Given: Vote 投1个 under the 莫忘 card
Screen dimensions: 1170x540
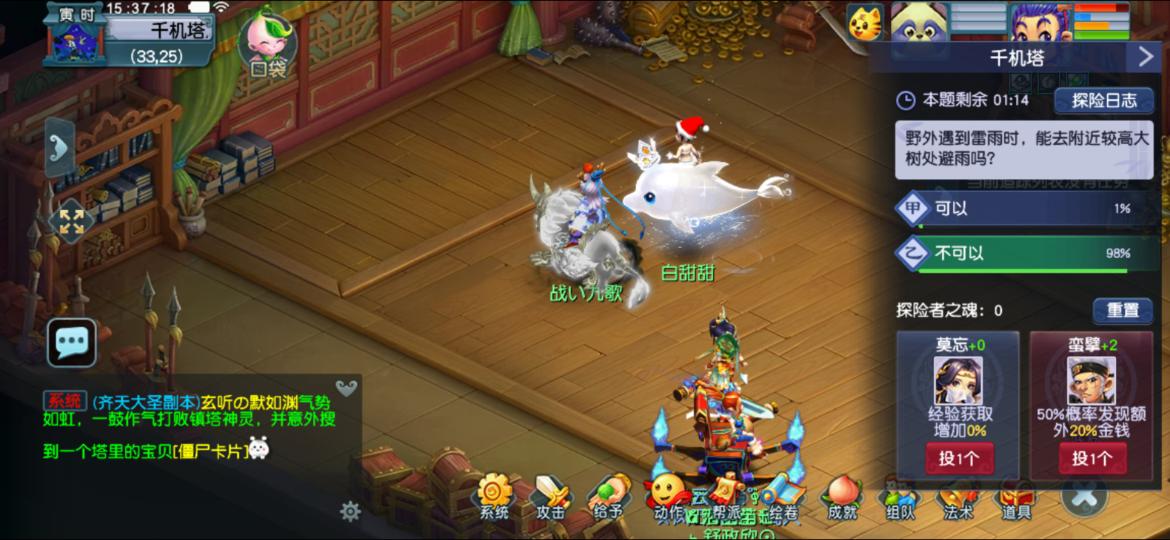Looking at the screenshot, I should coord(958,458).
